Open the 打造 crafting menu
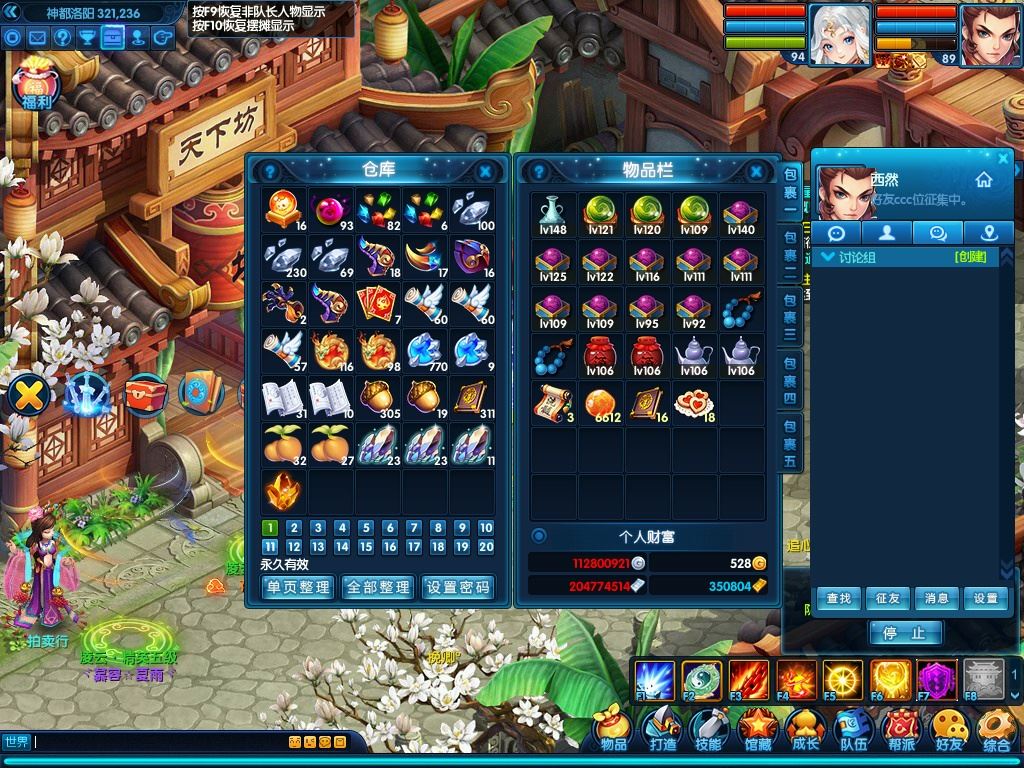The height and width of the screenshot is (768, 1024). click(x=662, y=731)
